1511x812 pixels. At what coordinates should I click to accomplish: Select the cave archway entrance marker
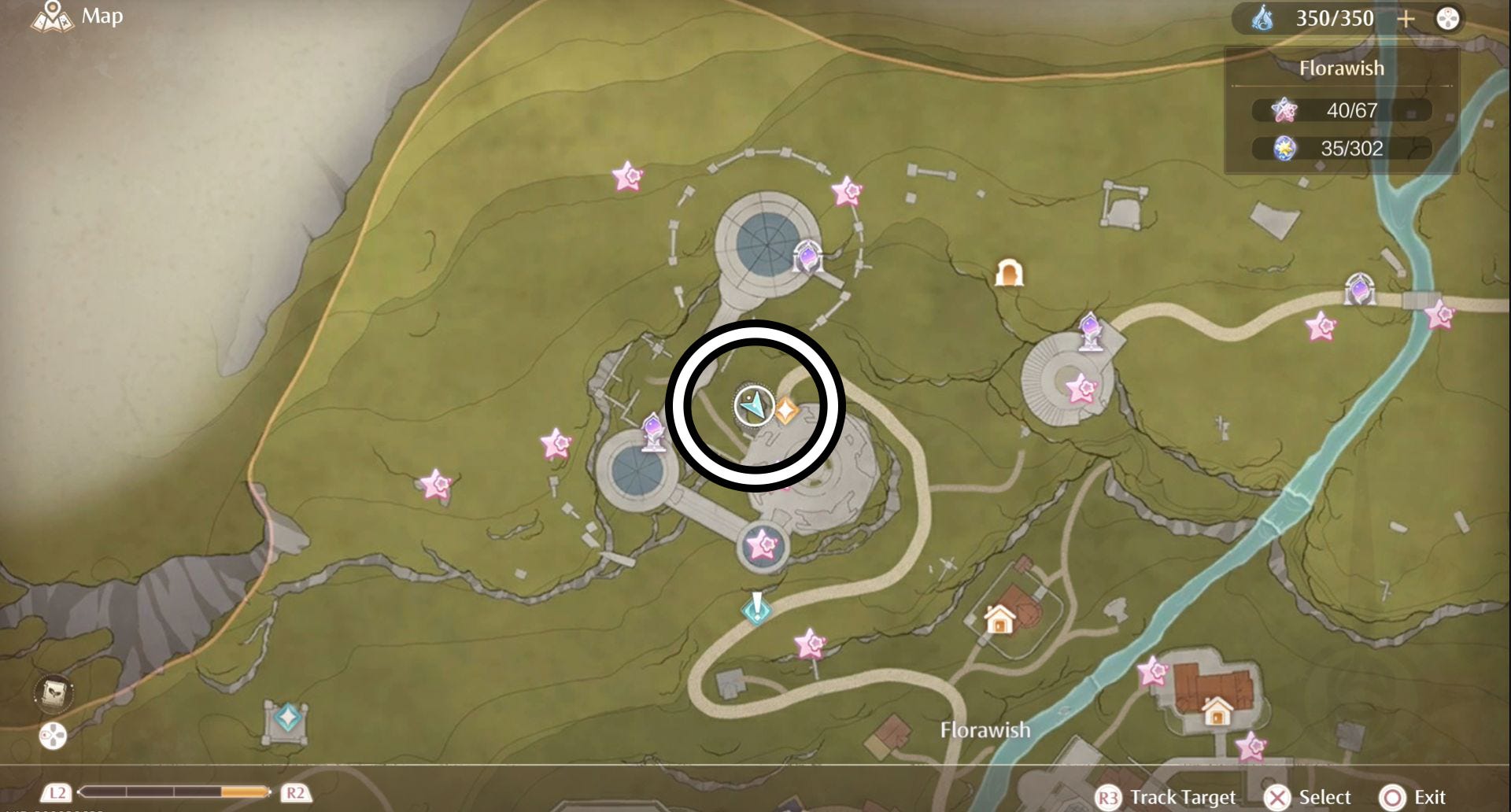(1009, 273)
